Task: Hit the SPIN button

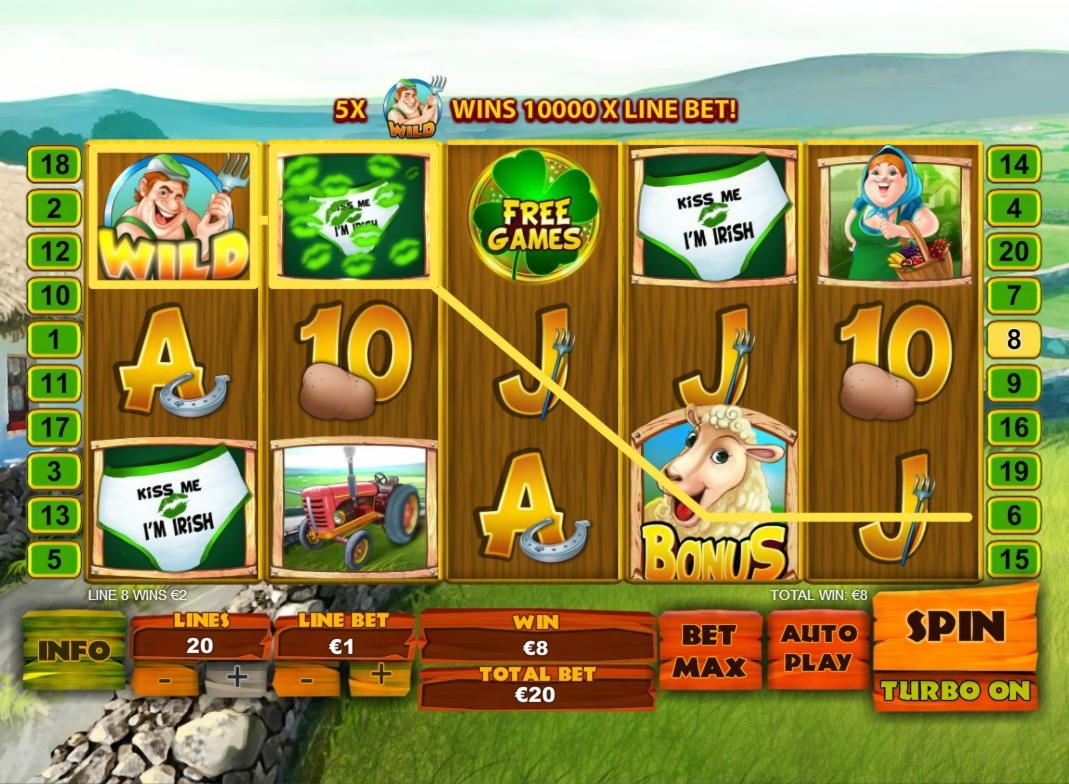Action: pos(955,627)
